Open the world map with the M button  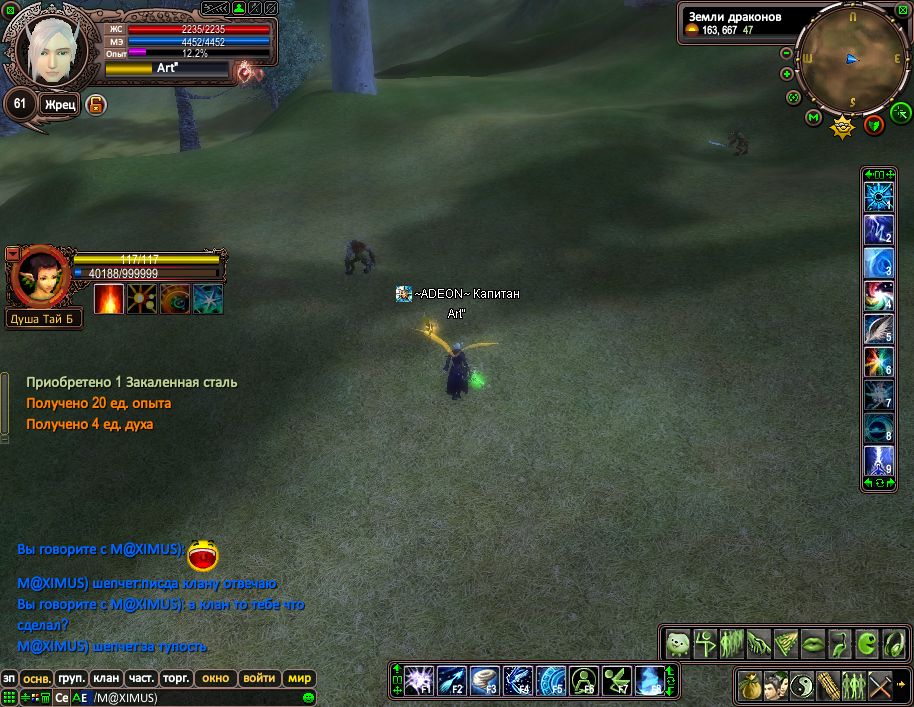coord(813,119)
